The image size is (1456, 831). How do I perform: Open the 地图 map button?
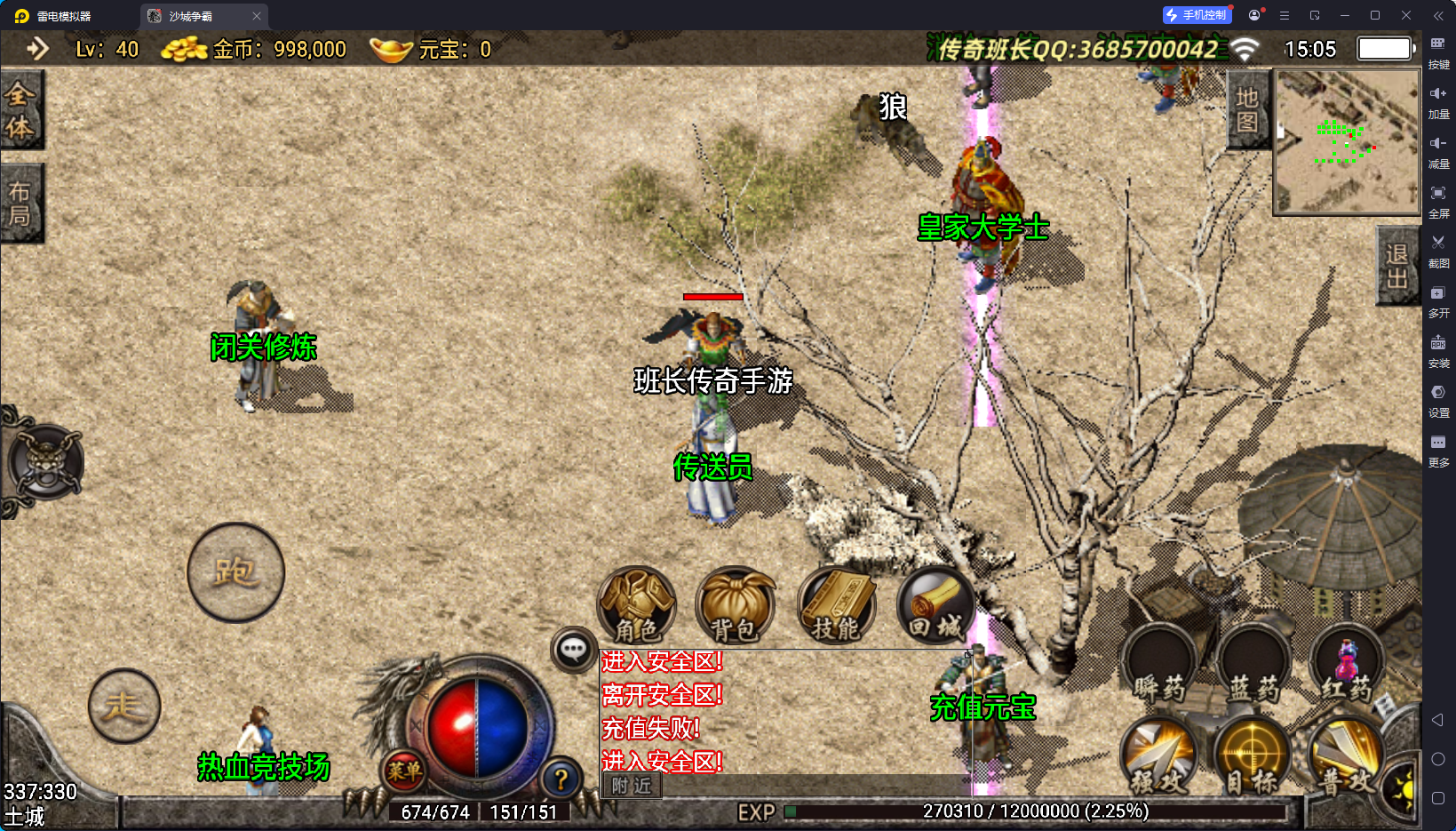pos(1247,110)
